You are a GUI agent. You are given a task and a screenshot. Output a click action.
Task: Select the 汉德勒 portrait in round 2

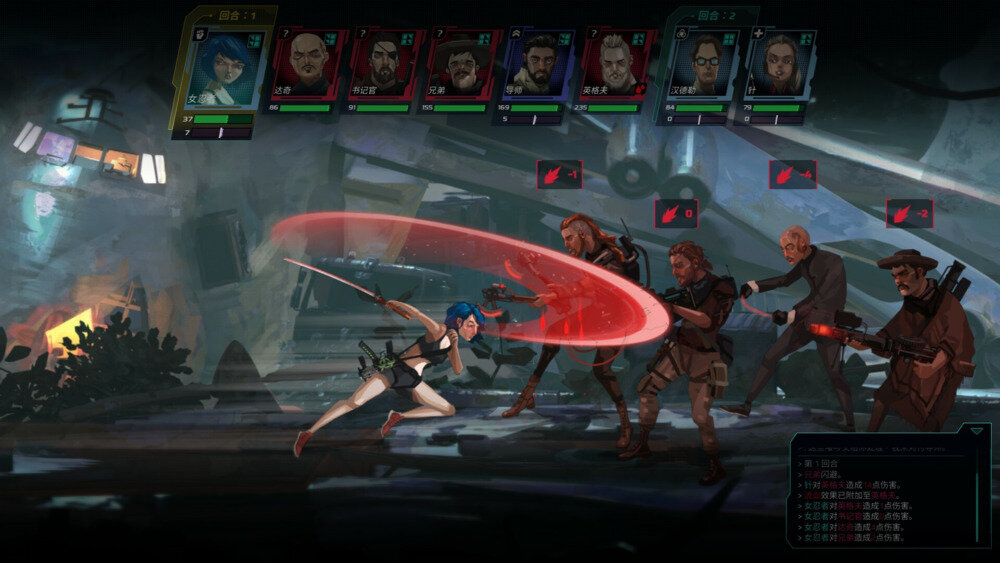(x=705, y=64)
